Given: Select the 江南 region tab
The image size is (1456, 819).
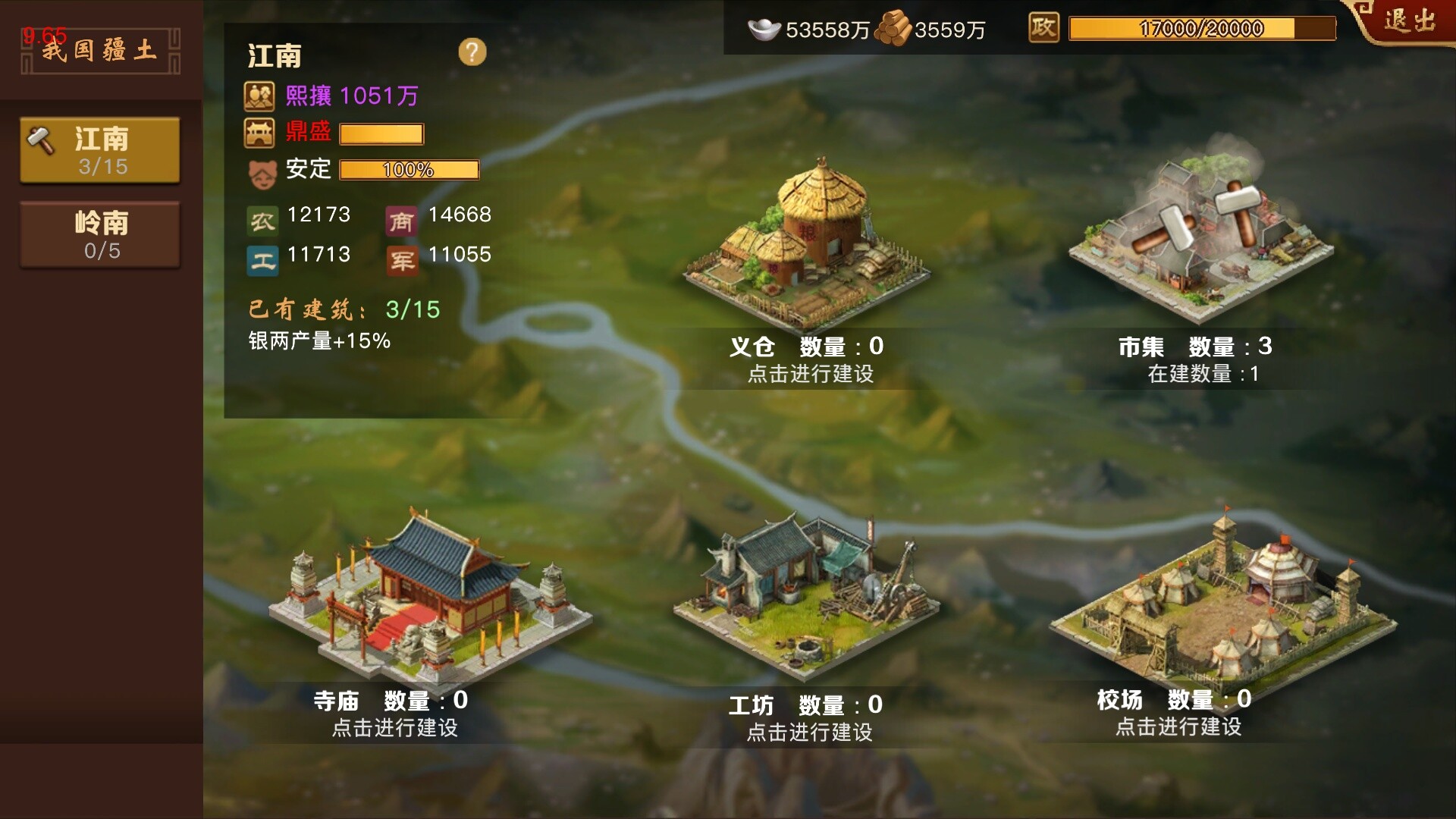Looking at the screenshot, I should point(99,149).
